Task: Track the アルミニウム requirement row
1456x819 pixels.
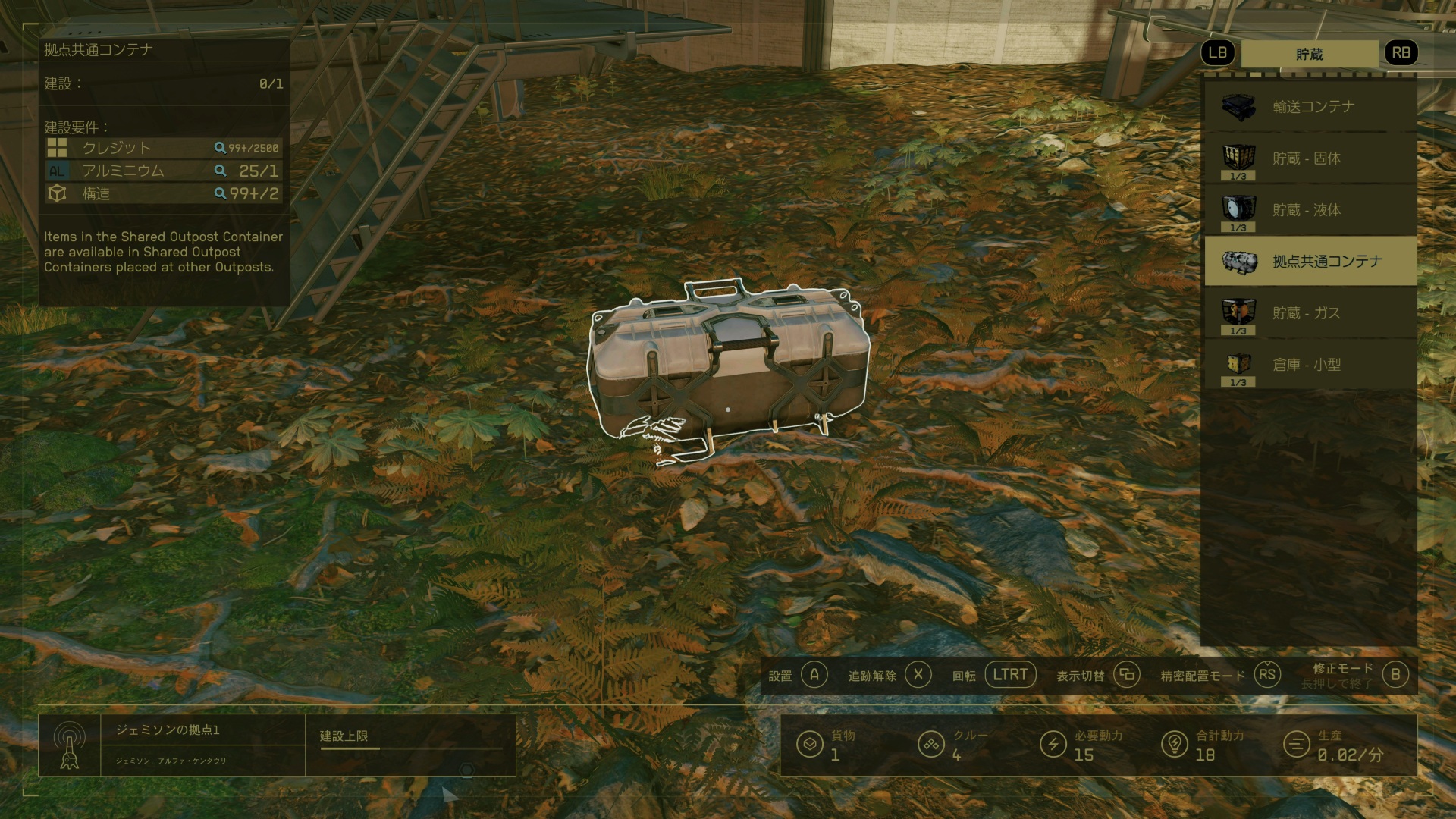Action: pos(163,171)
